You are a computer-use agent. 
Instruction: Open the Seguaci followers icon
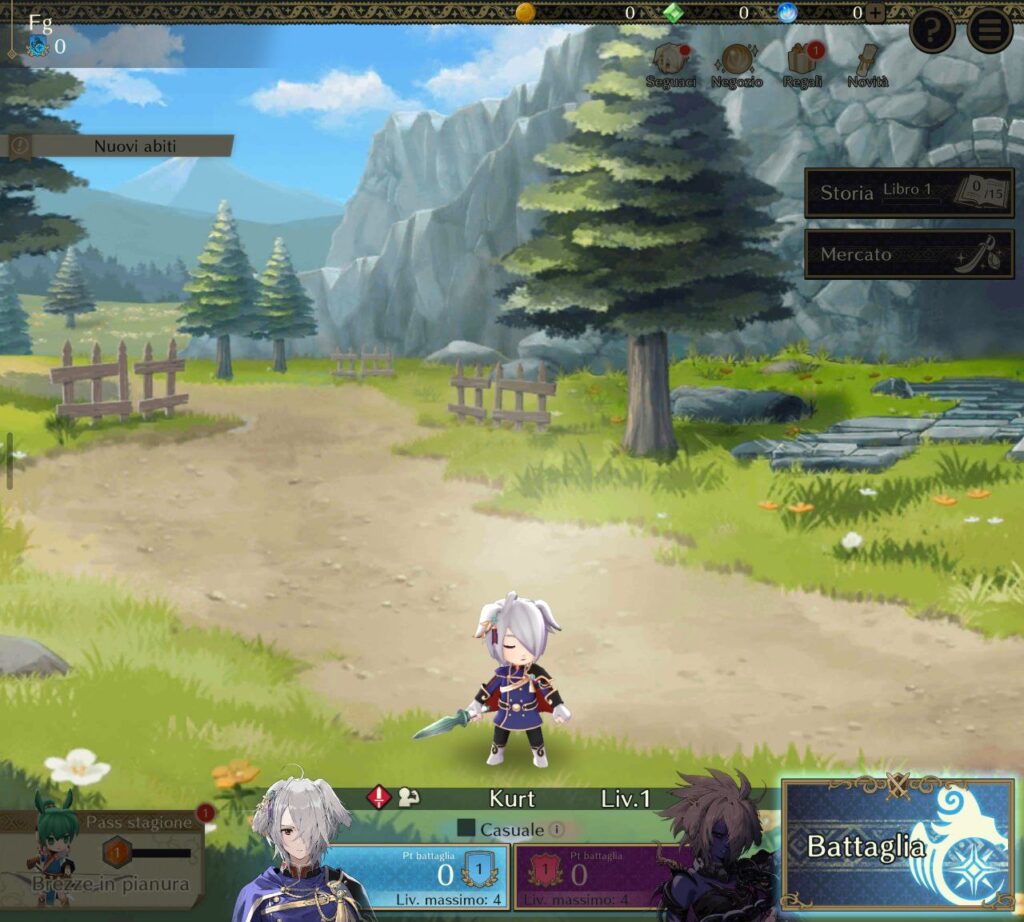[671, 65]
